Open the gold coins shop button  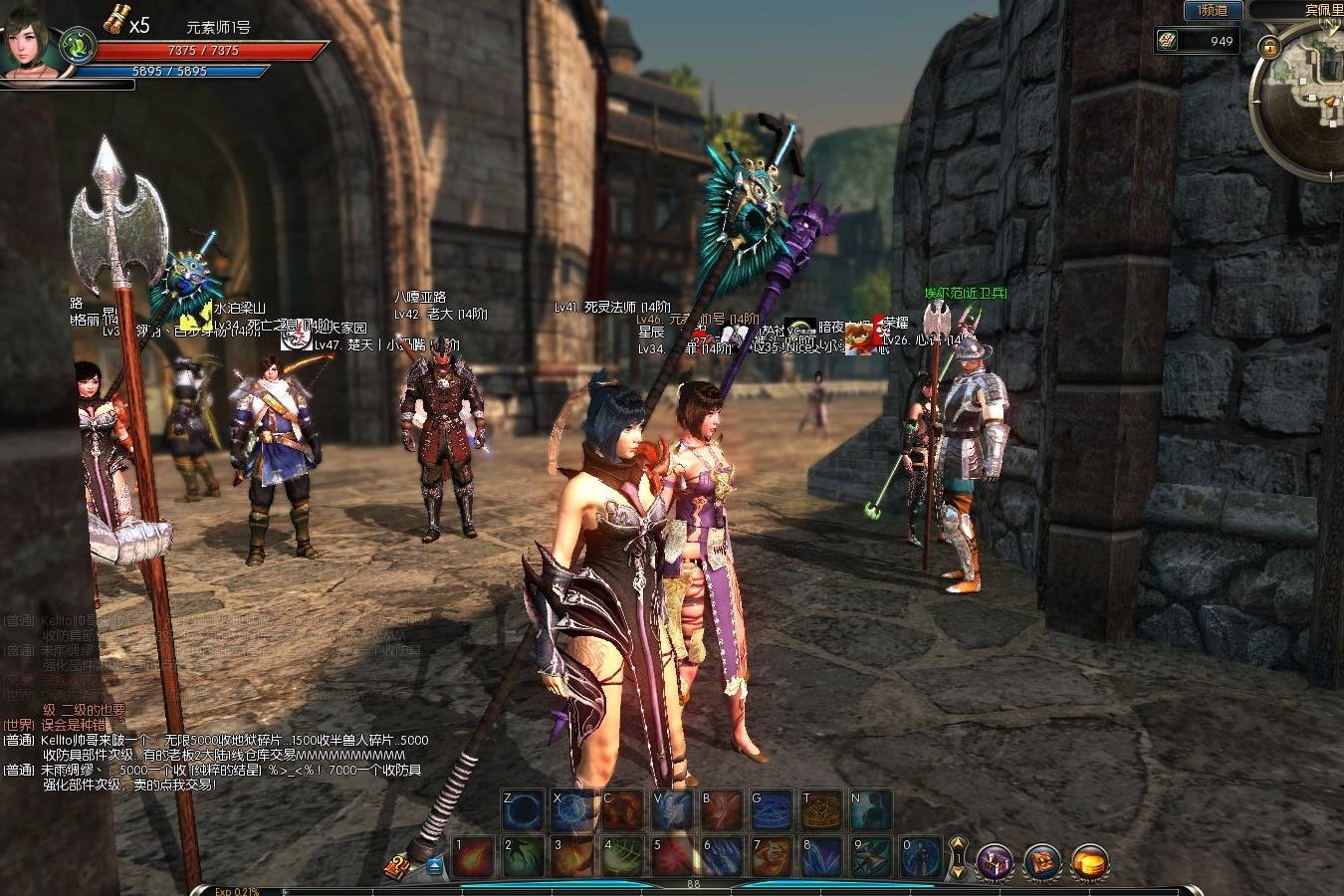coord(1091,861)
